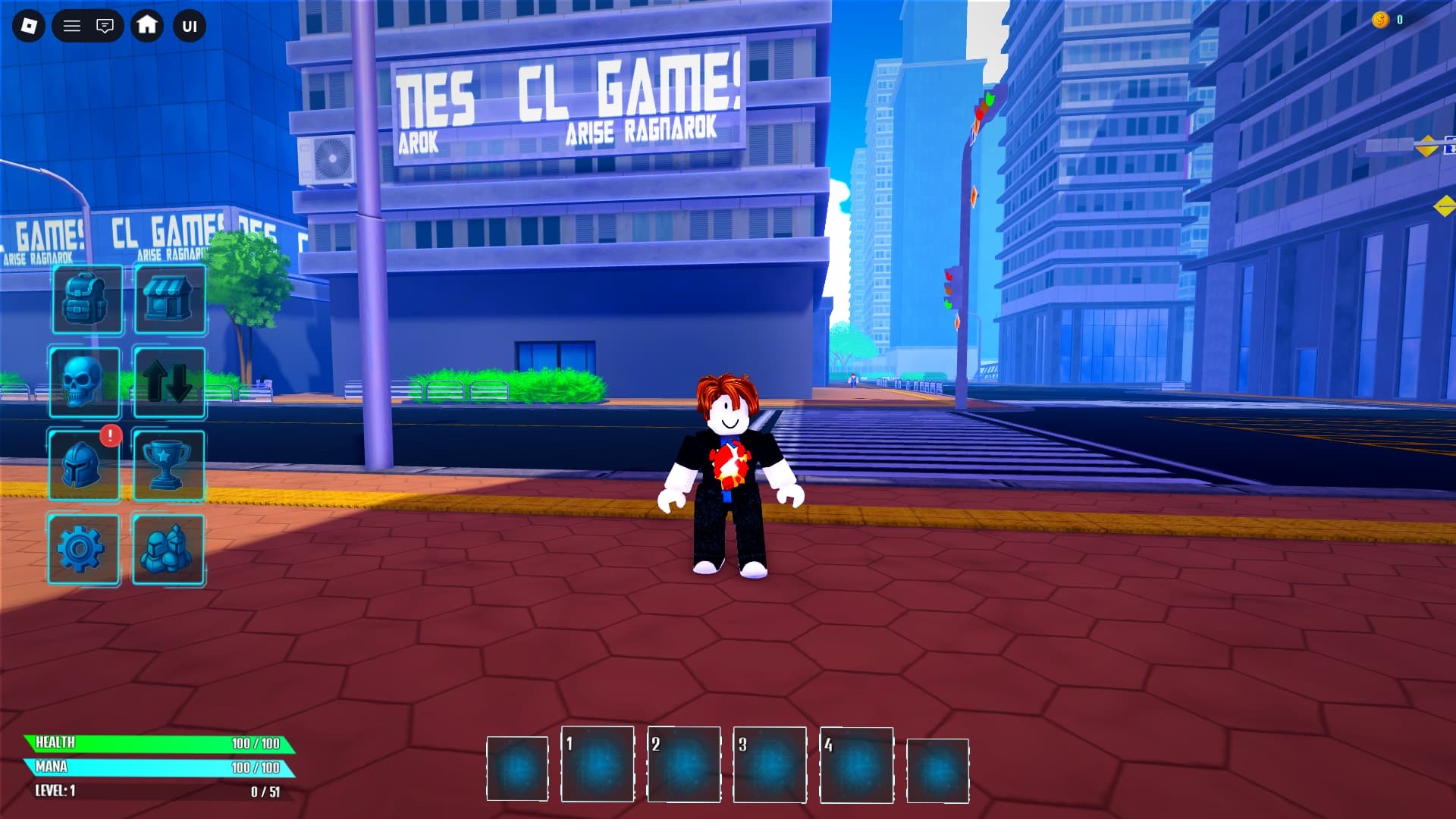1456x819 pixels.
Task: Select hotbar slot 4
Action: pos(856,764)
